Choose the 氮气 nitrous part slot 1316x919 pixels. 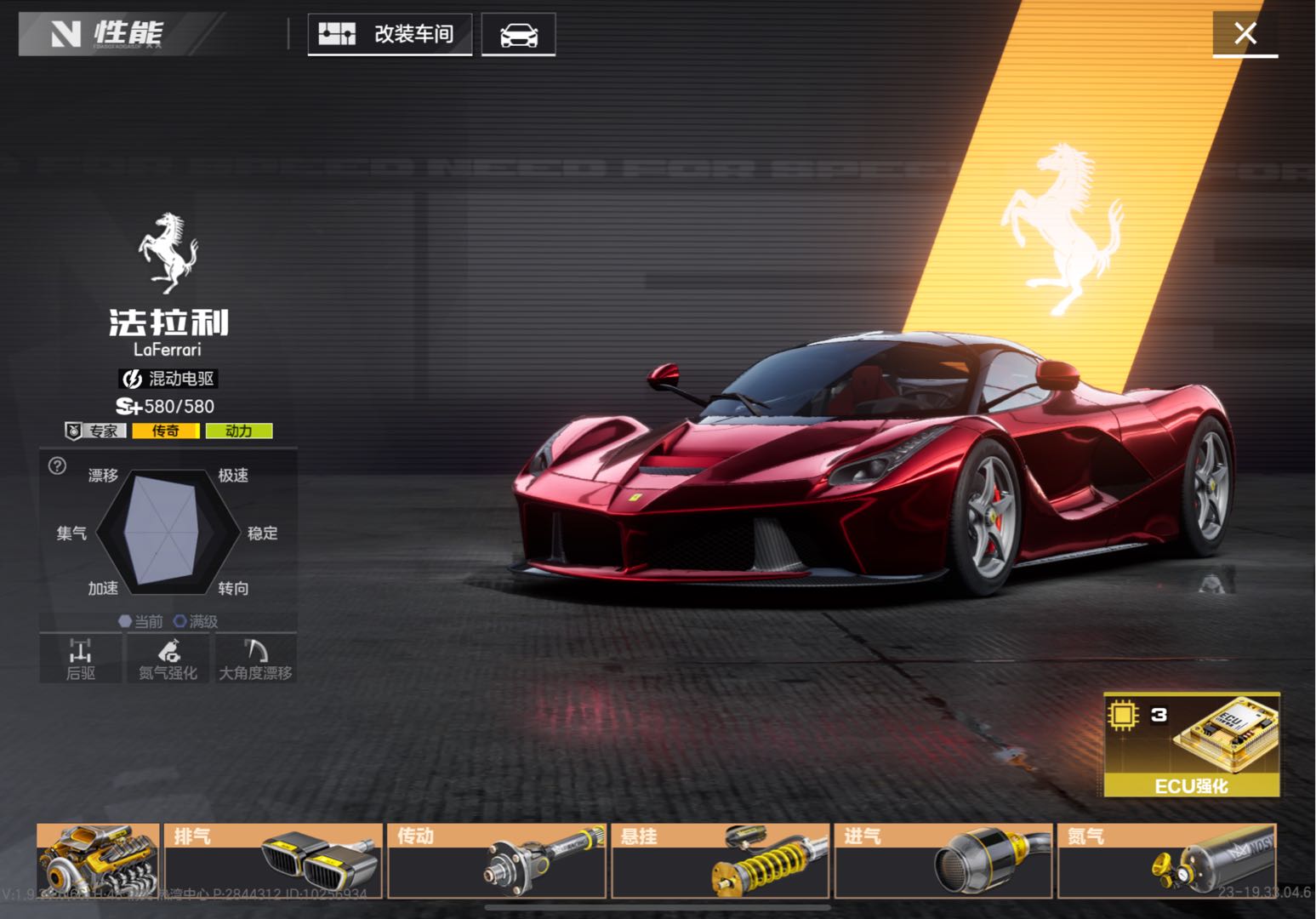1166,860
